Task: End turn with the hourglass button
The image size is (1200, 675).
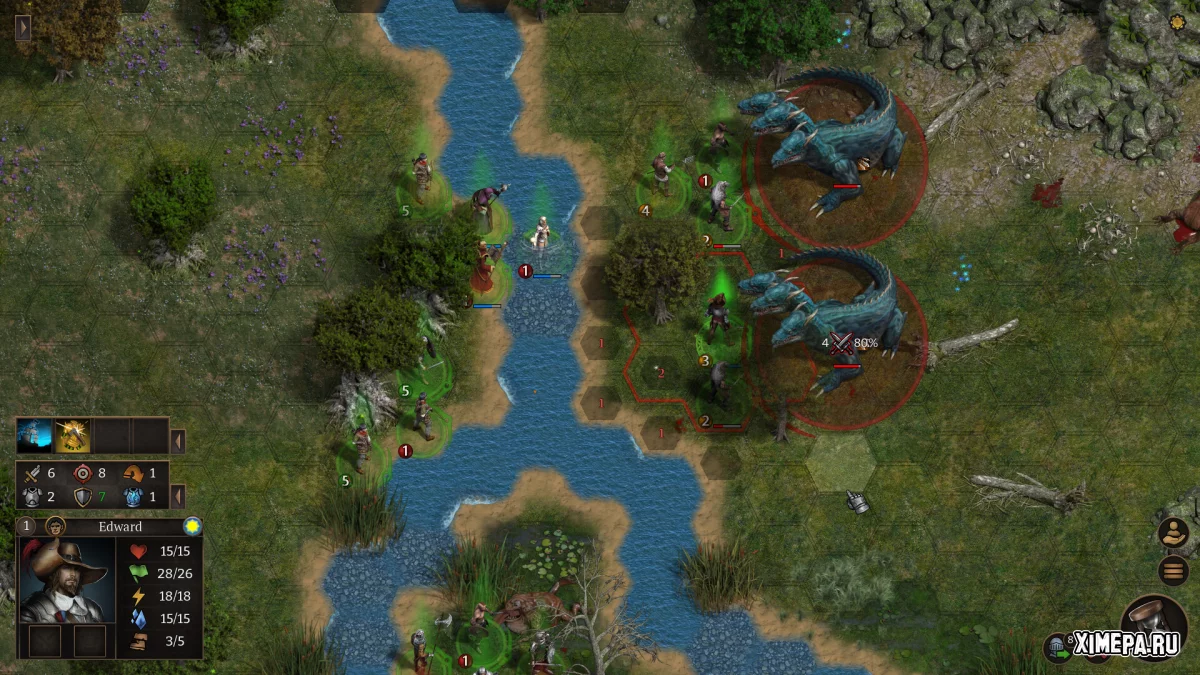Action: tap(1153, 623)
